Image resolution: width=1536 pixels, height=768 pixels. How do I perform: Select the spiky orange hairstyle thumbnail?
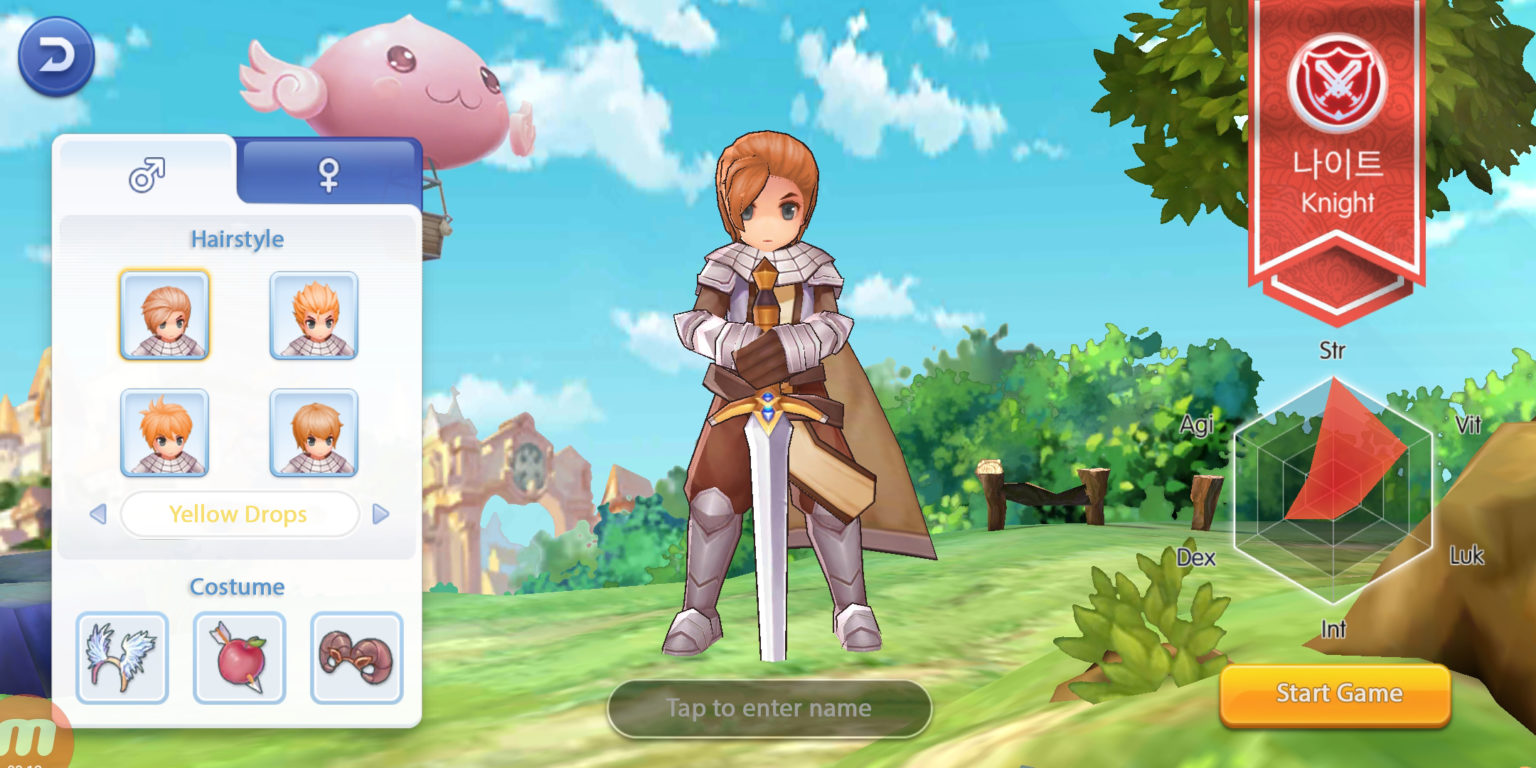(313, 315)
